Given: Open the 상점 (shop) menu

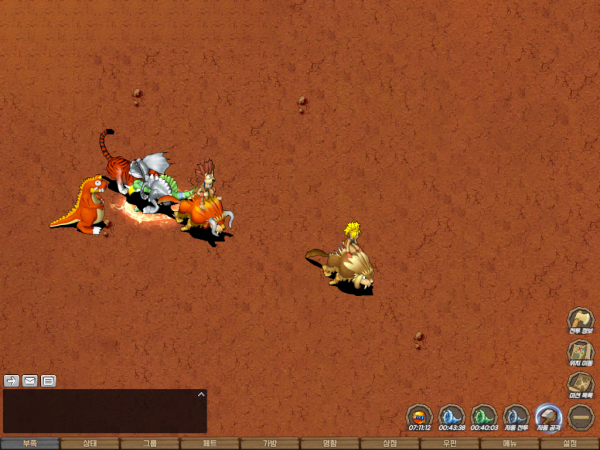Looking at the screenshot, I should pyautogui.click(x=390, y=443).
